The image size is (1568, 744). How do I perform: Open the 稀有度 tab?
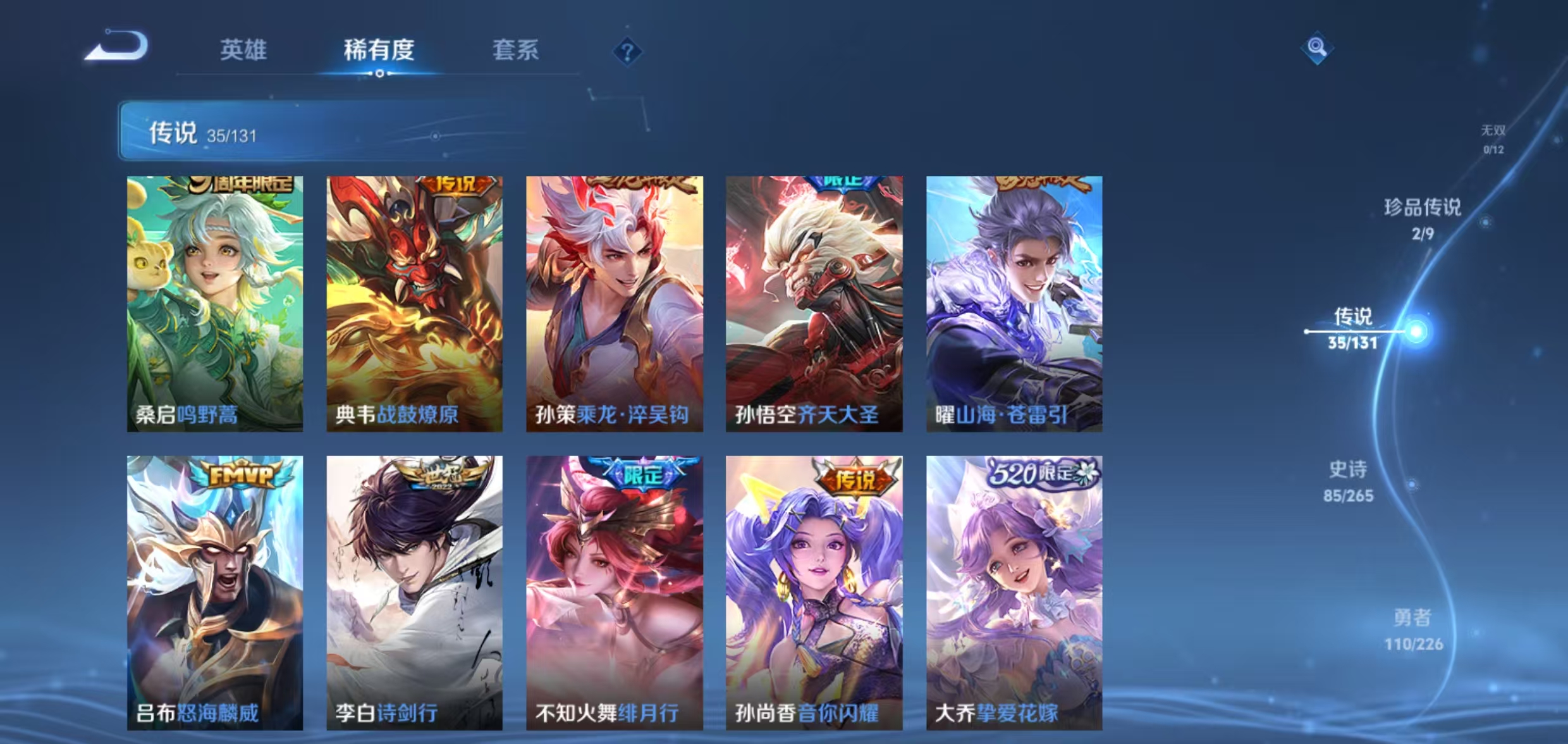[379, 51]
